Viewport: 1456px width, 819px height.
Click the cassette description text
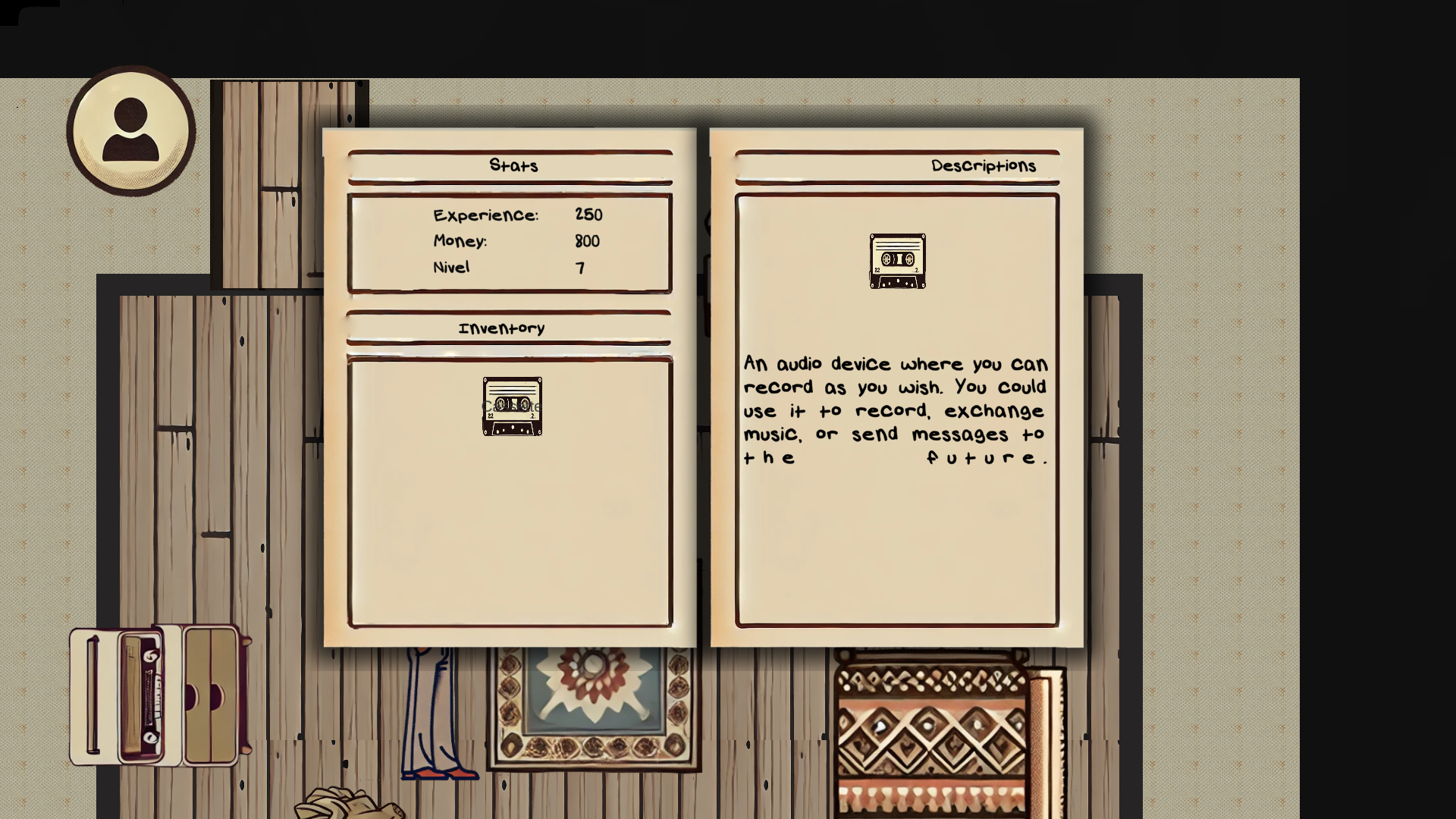pyautogui.click(x=895, y=409)
